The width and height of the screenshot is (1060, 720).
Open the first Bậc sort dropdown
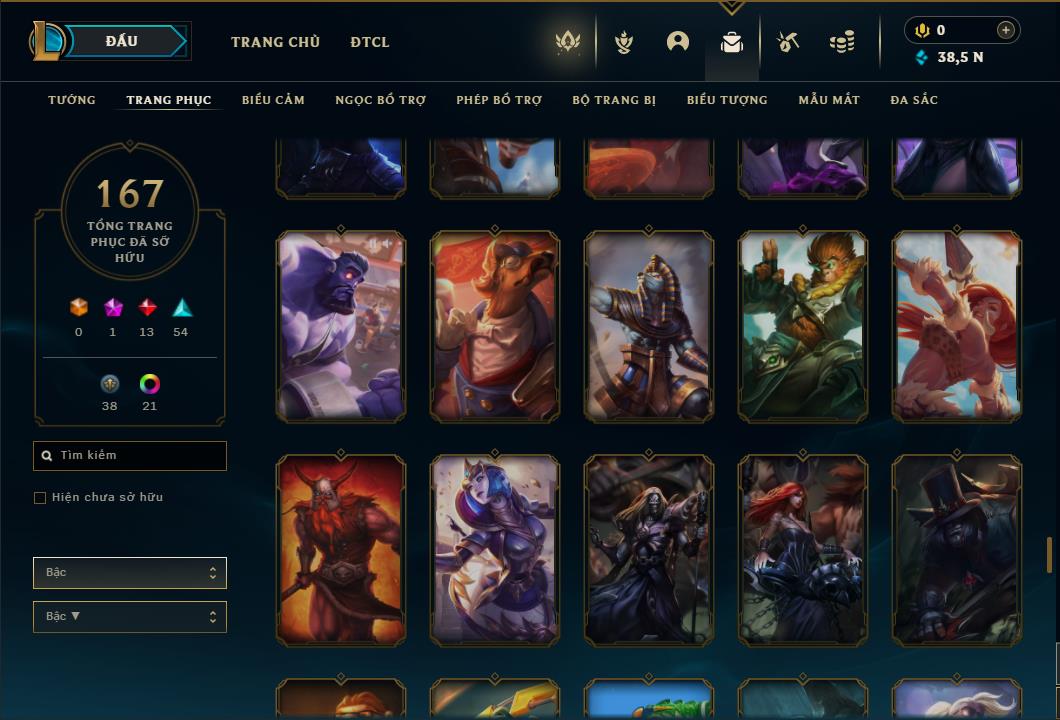[130, 573]
